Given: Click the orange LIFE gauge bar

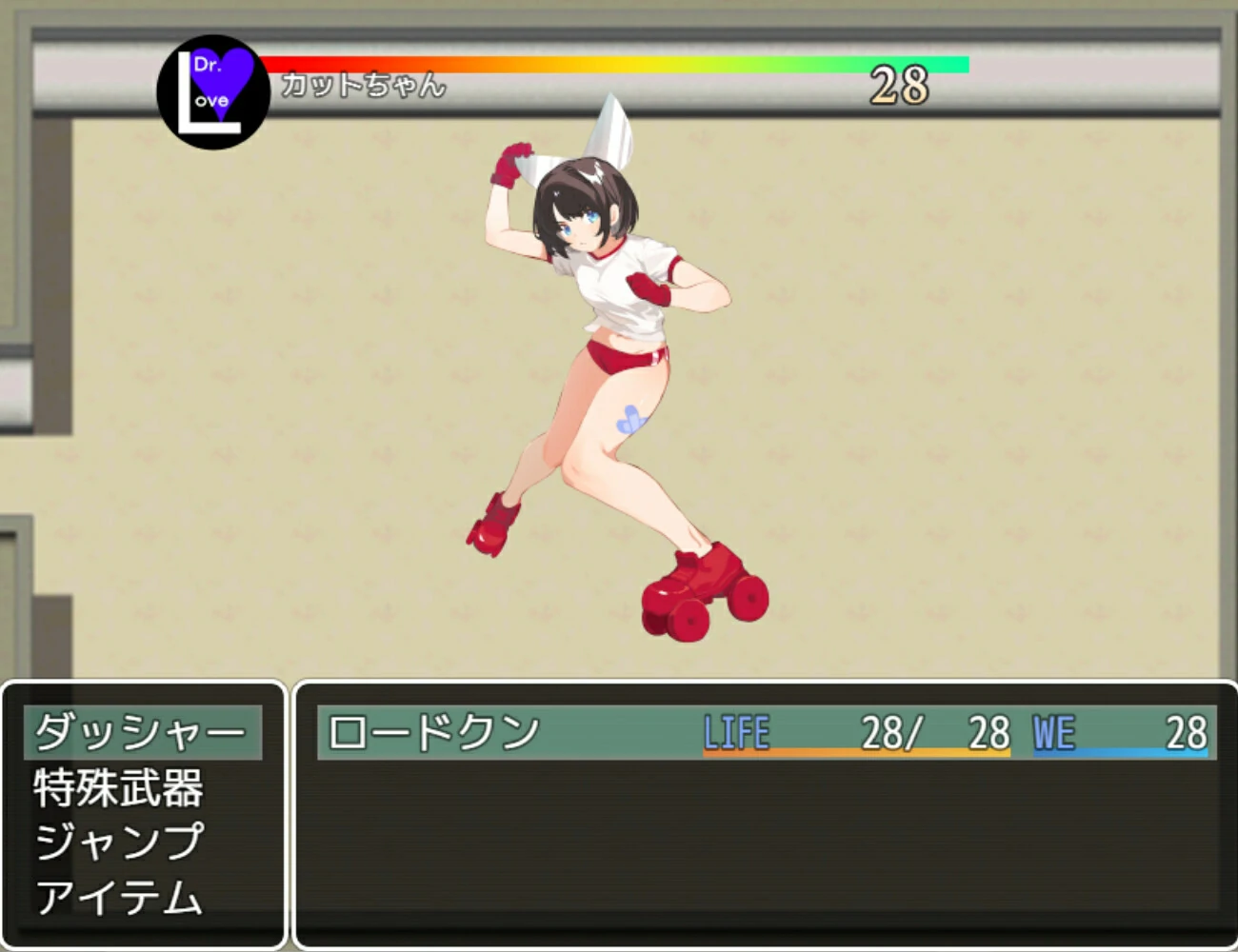Looking at the screenshot, I should [x=857, y=752].
